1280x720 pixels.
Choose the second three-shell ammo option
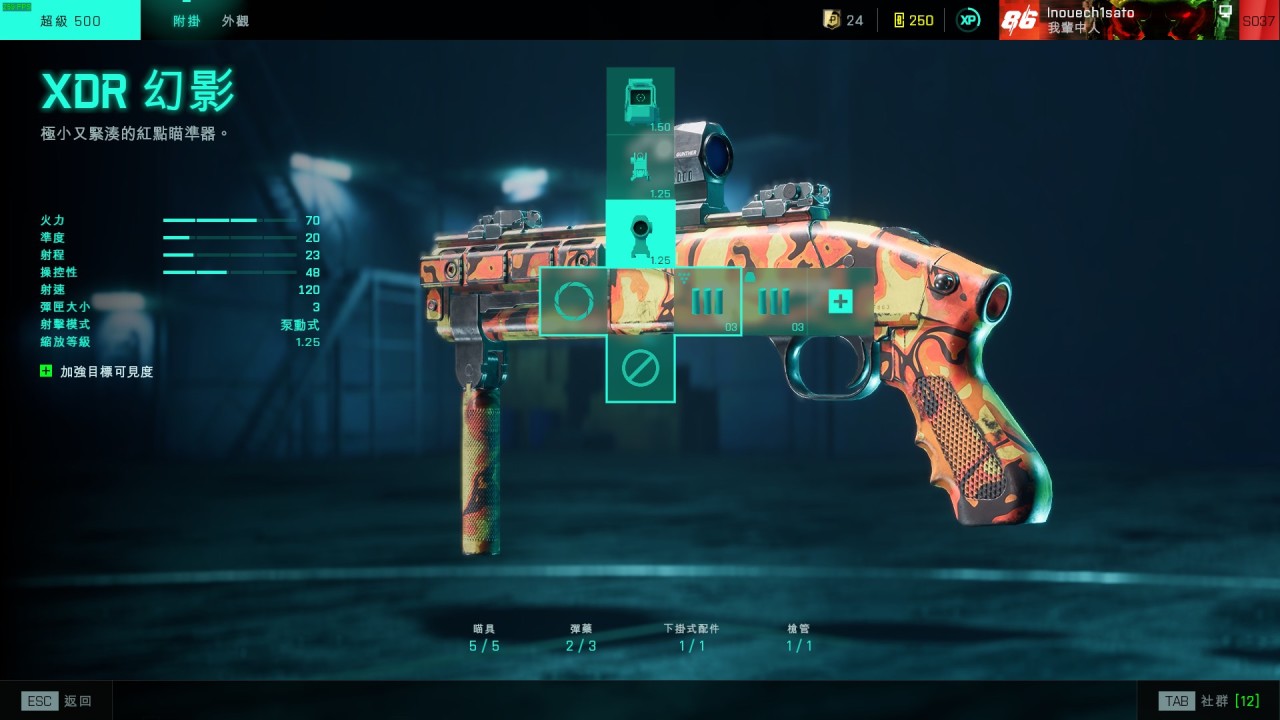(774, 301)
